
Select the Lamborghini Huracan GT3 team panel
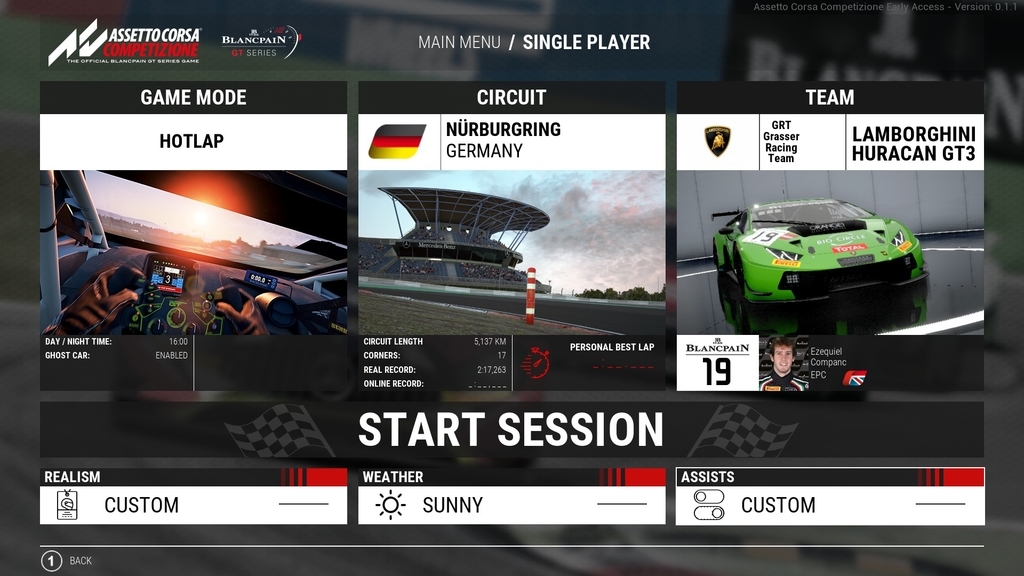pos(830,141)
